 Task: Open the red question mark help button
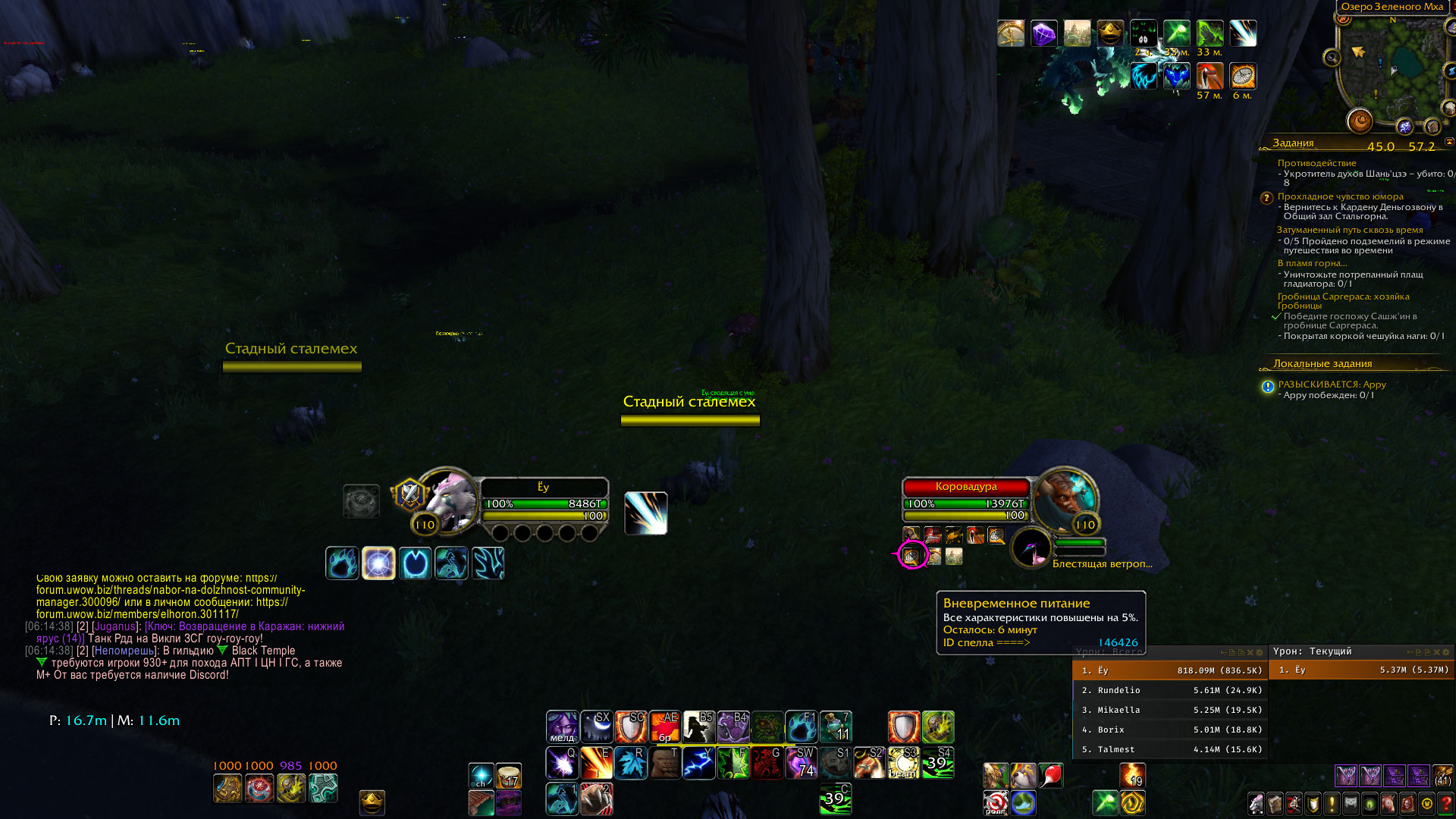pos(1445,803)
